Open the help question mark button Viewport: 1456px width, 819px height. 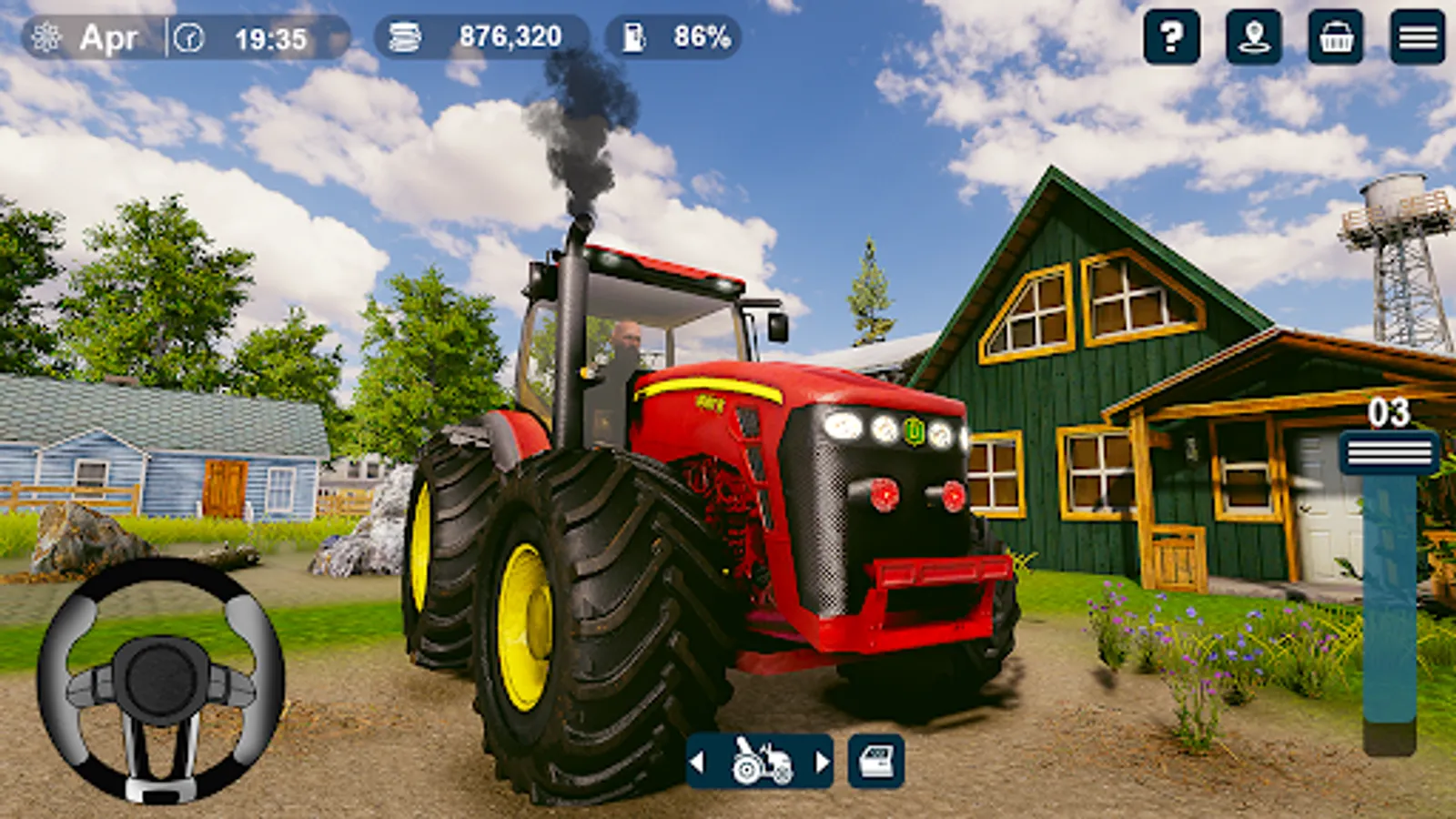1171,37
